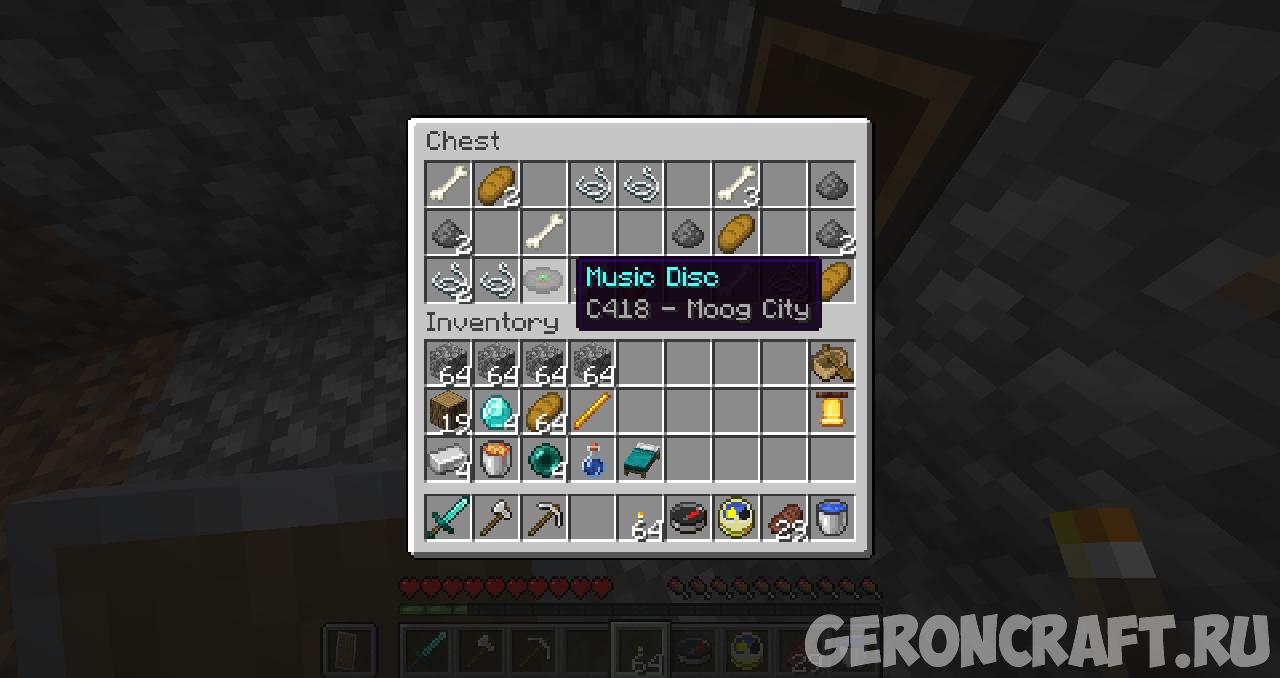The width and height of the screenshot is (1280, 678).
Task: Grab the stack of two bread in chest
Action: pos(497,185)
